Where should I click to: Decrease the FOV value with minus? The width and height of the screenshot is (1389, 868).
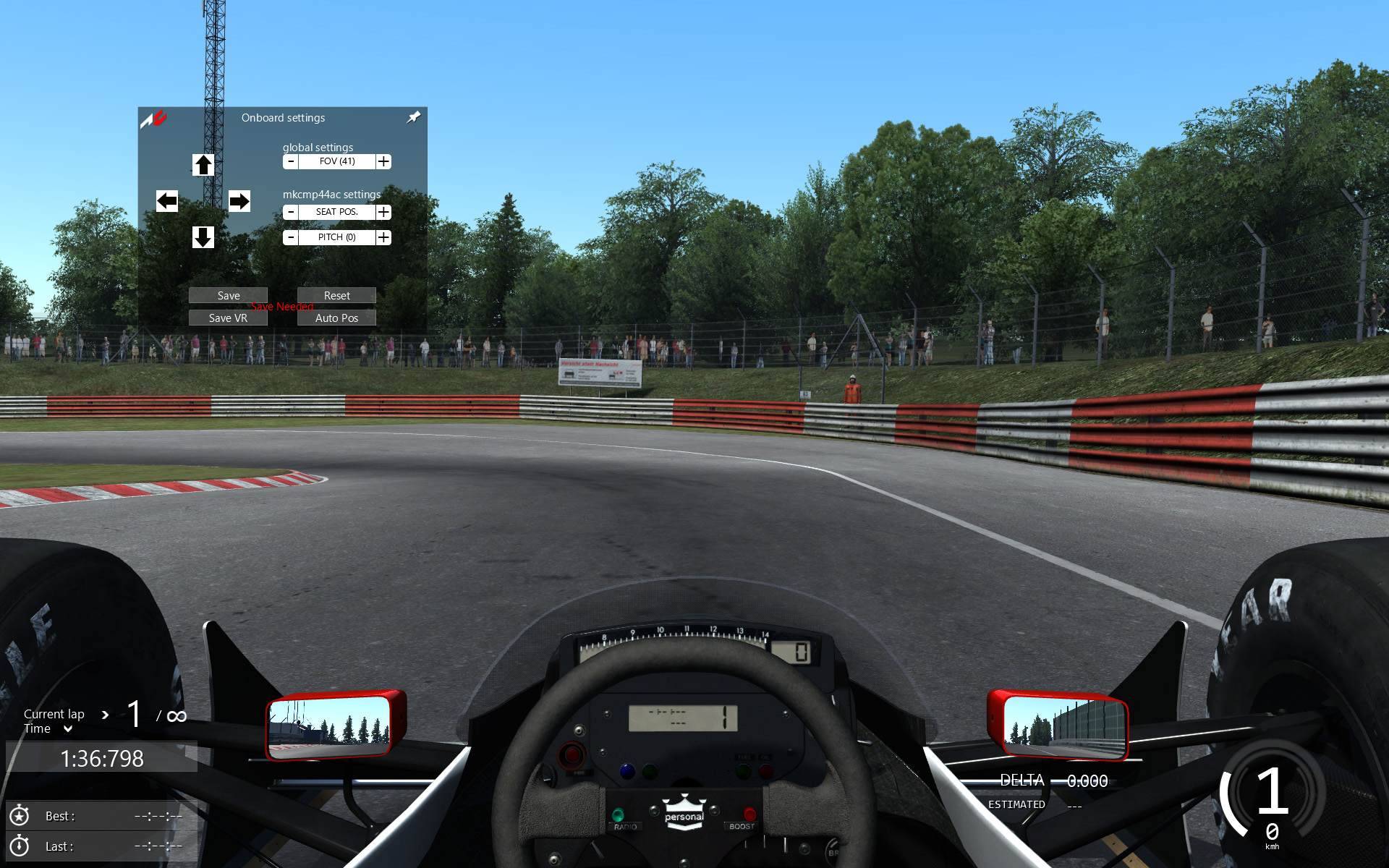(x=291, y=161)
